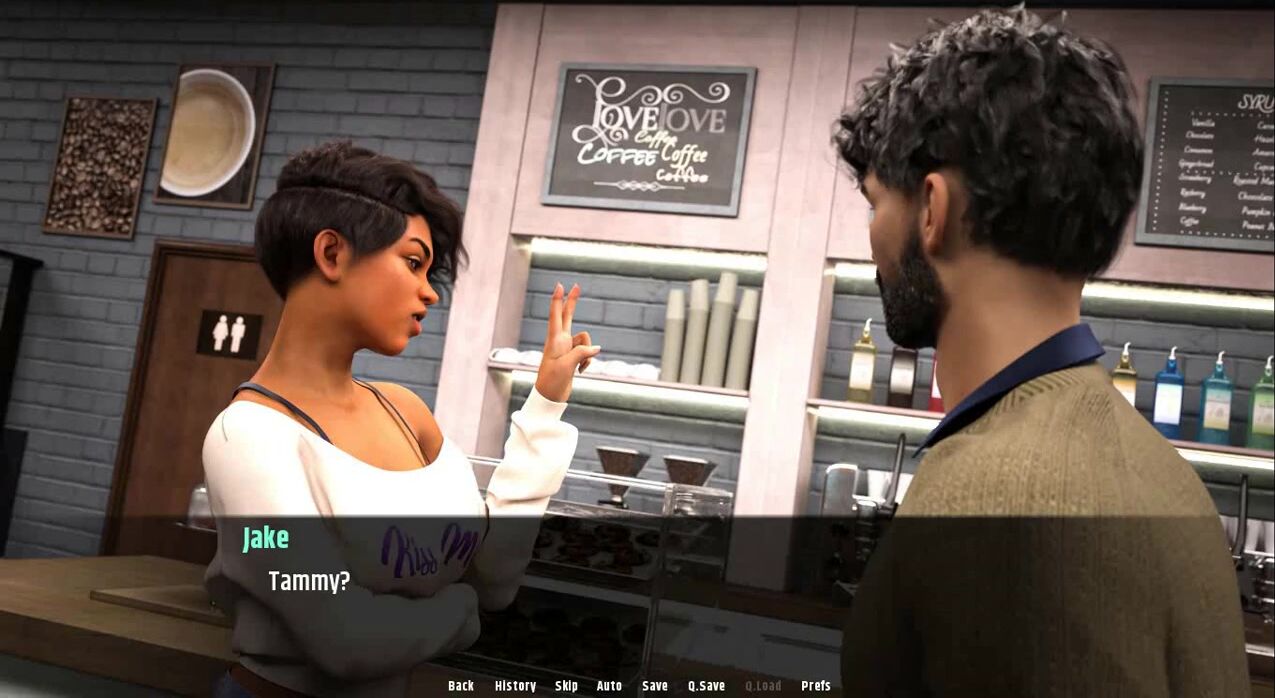Viewport: 1275px width, 698px height.
Task: Toggle Auto advance mode
Action: click(609, 686)
